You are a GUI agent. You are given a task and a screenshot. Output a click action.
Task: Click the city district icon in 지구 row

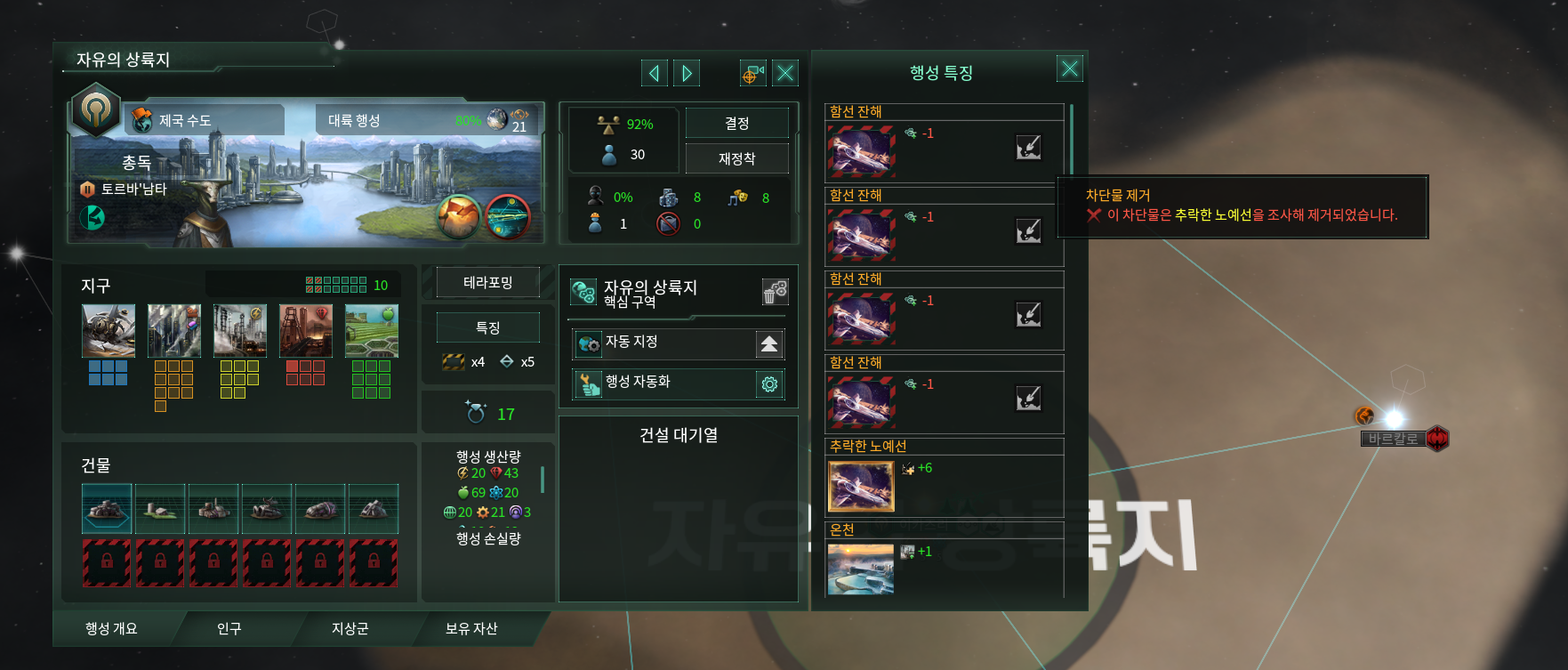click(173, 329)
